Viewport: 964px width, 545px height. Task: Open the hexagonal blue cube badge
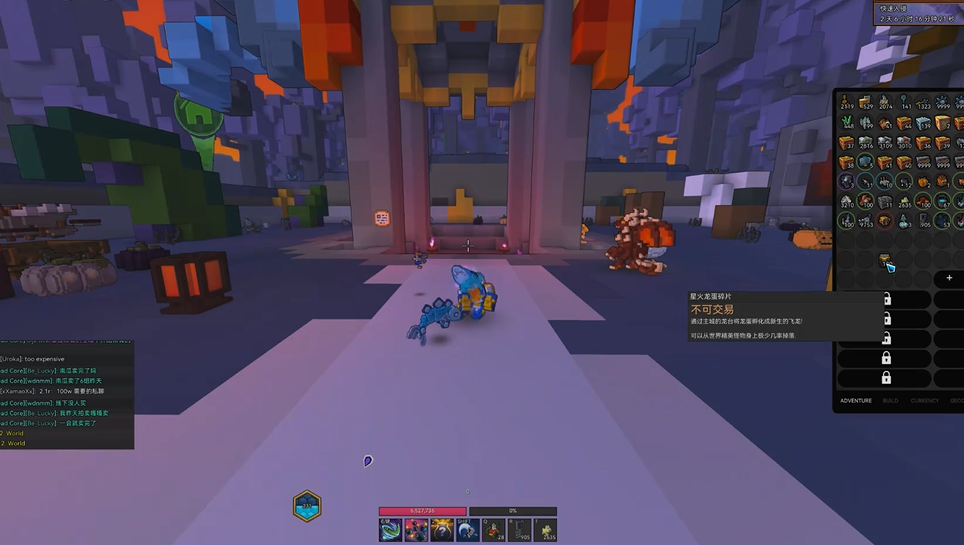click(307, 505)
